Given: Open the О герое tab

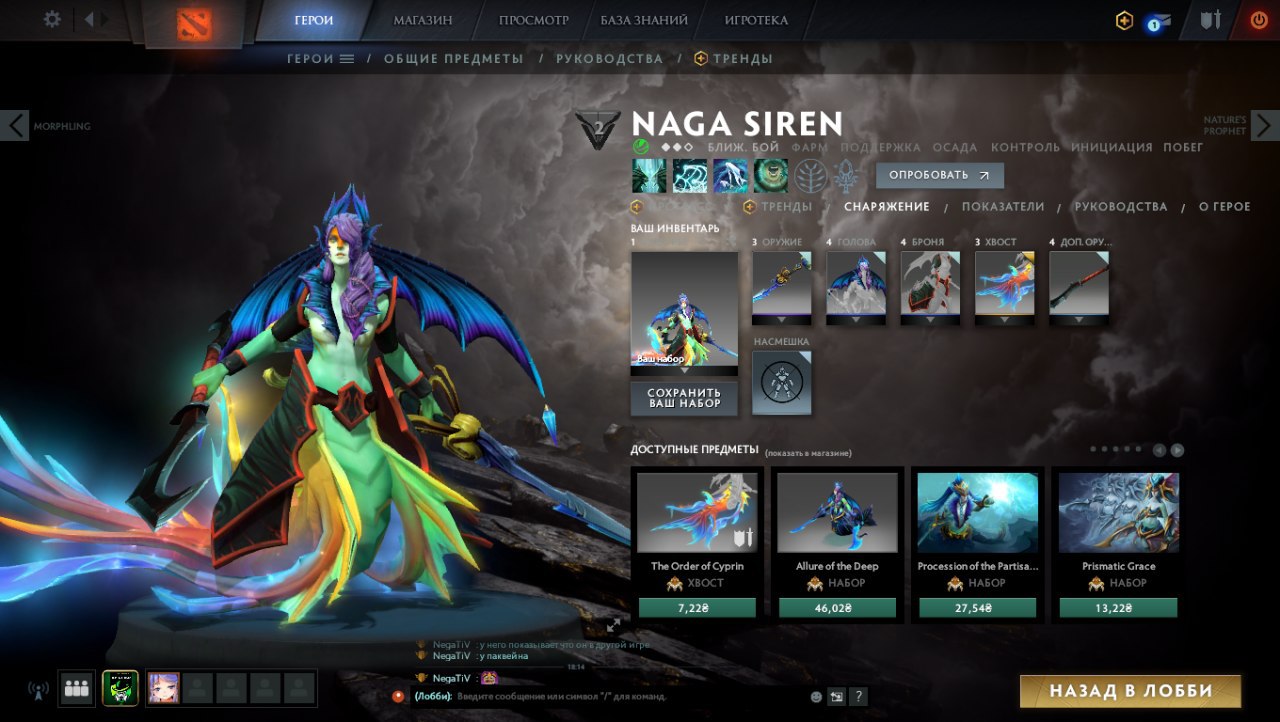Looking at the screenshot, I should [1225, 207].
